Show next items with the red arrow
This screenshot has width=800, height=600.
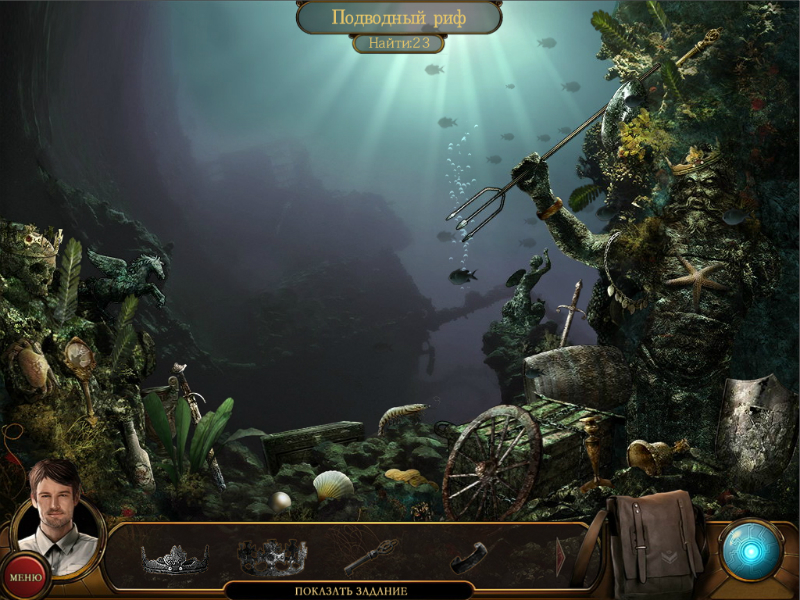561,557
